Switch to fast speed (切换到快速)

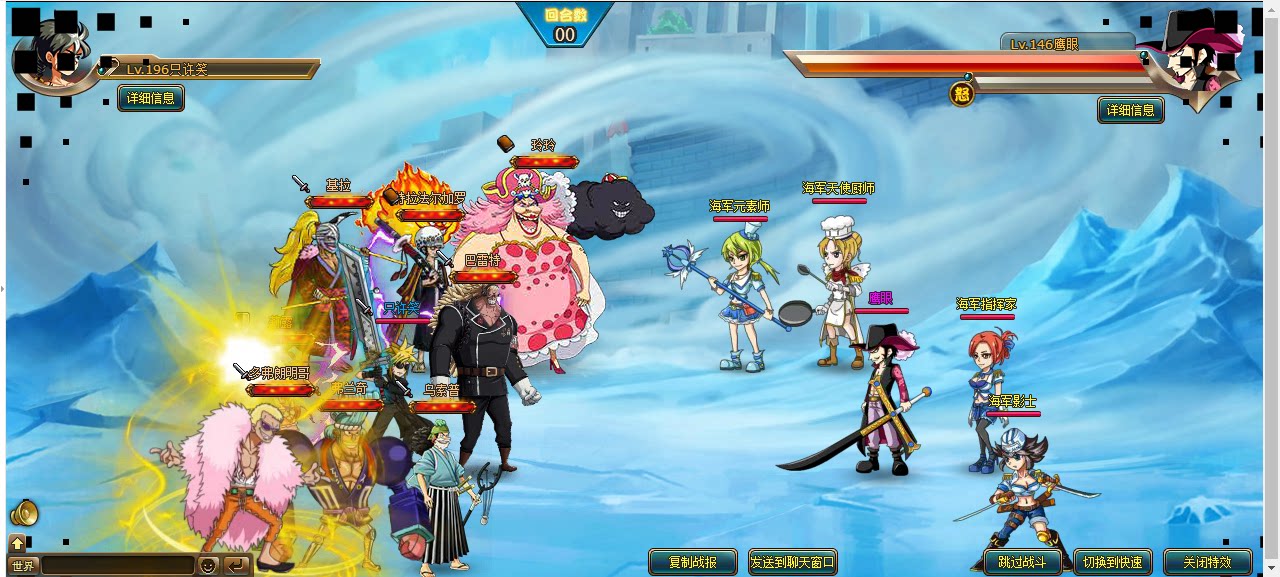[x=1112, y=562]
